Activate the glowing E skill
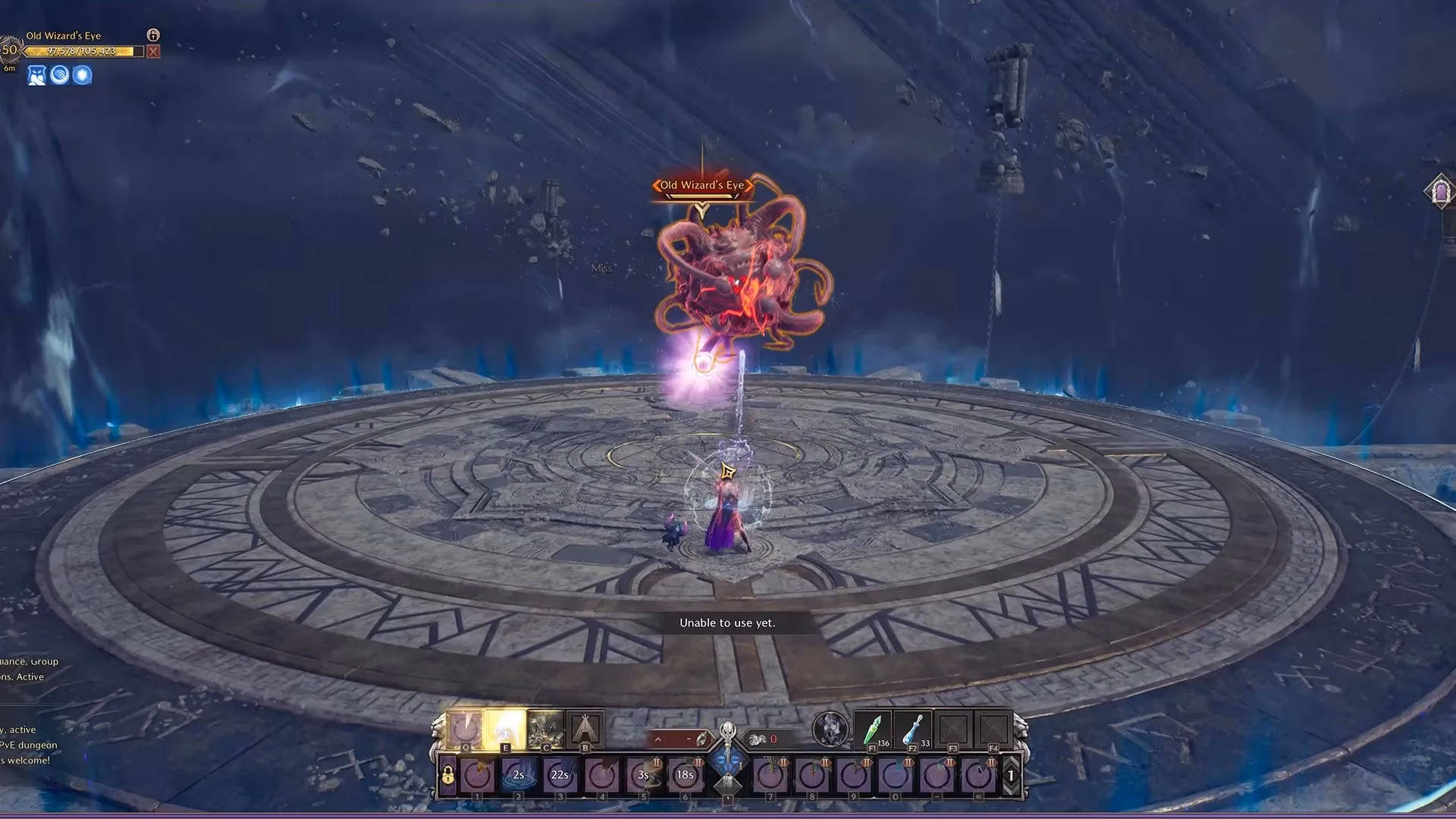 506,726
